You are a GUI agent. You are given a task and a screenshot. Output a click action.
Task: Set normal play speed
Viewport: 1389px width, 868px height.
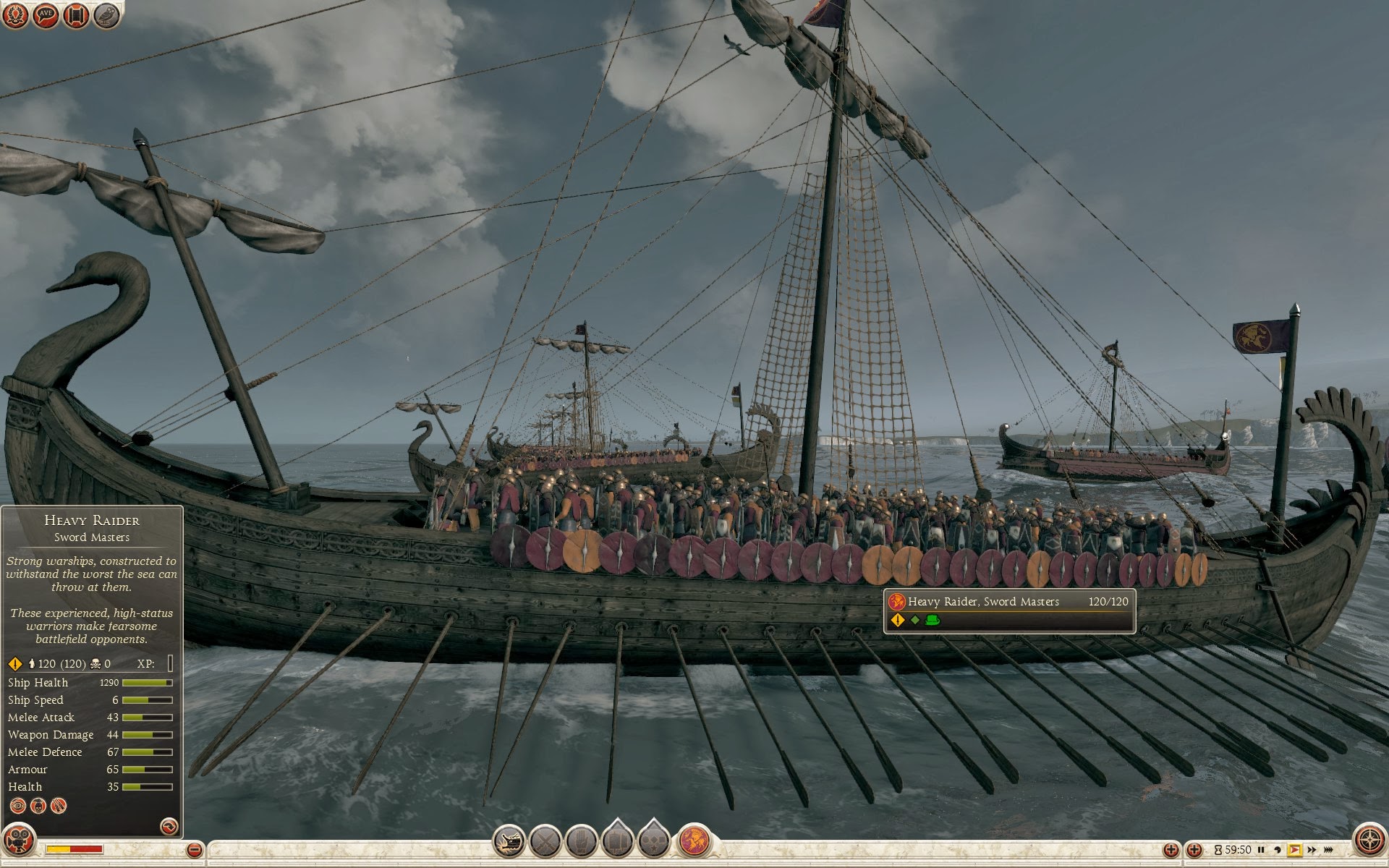click(x=1295, y=850)
